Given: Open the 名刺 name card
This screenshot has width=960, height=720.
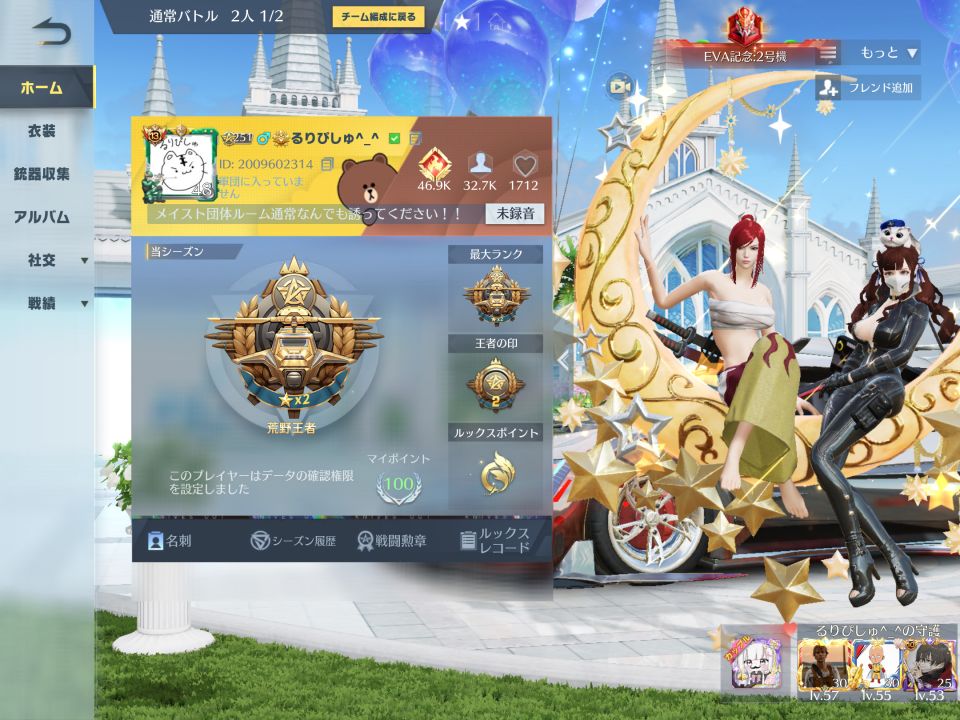Looking at the screenshot, I should coord(169,541).
